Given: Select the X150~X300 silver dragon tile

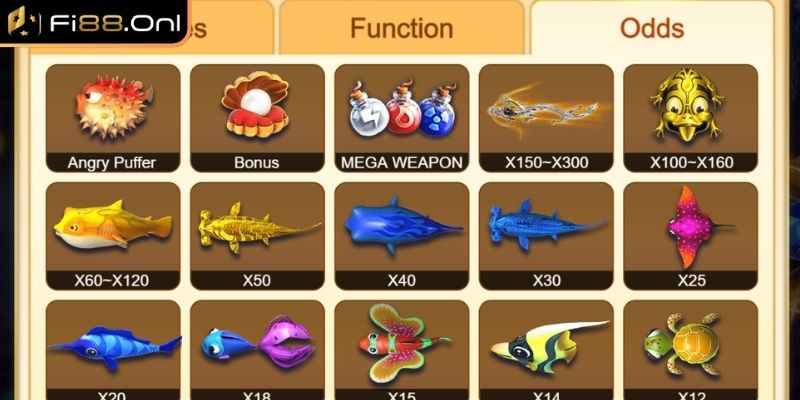Looking at the screenshot, I should click(545, 118).
